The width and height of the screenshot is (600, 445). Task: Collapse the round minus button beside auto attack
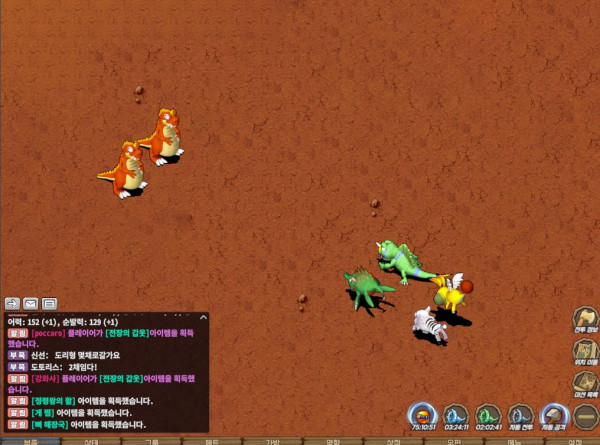(585, 415)
